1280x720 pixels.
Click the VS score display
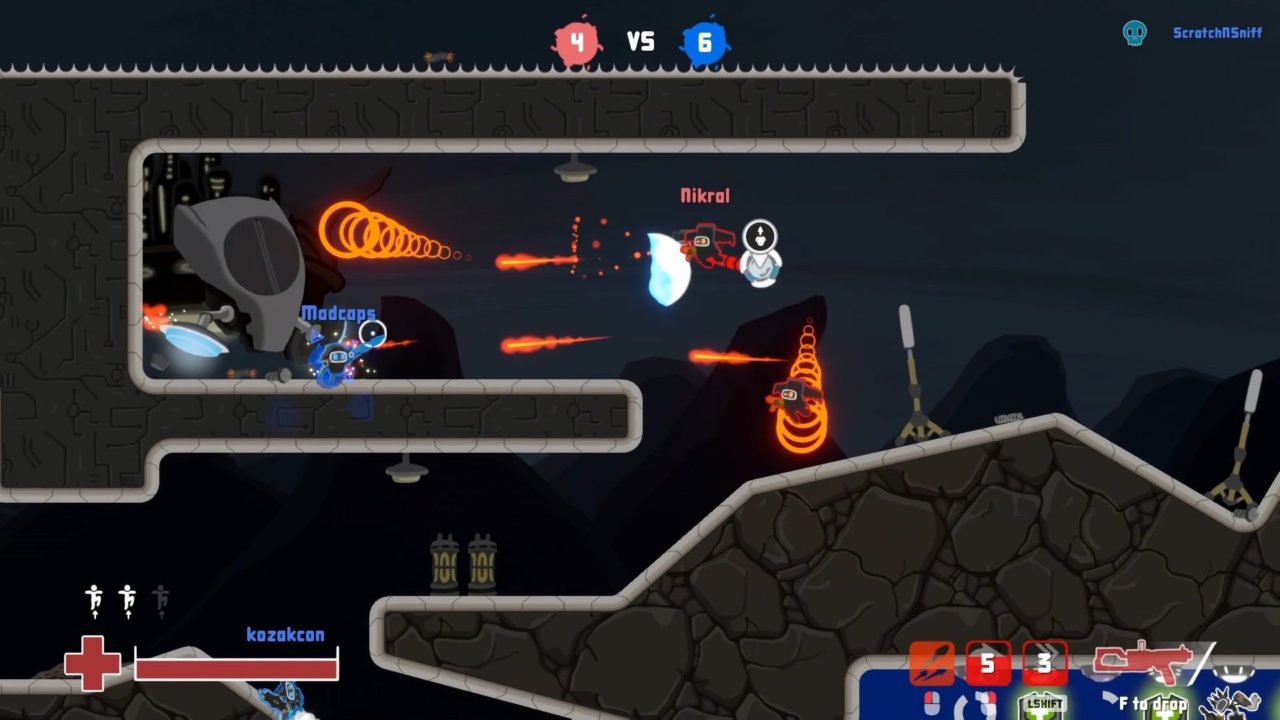[641, 41]
